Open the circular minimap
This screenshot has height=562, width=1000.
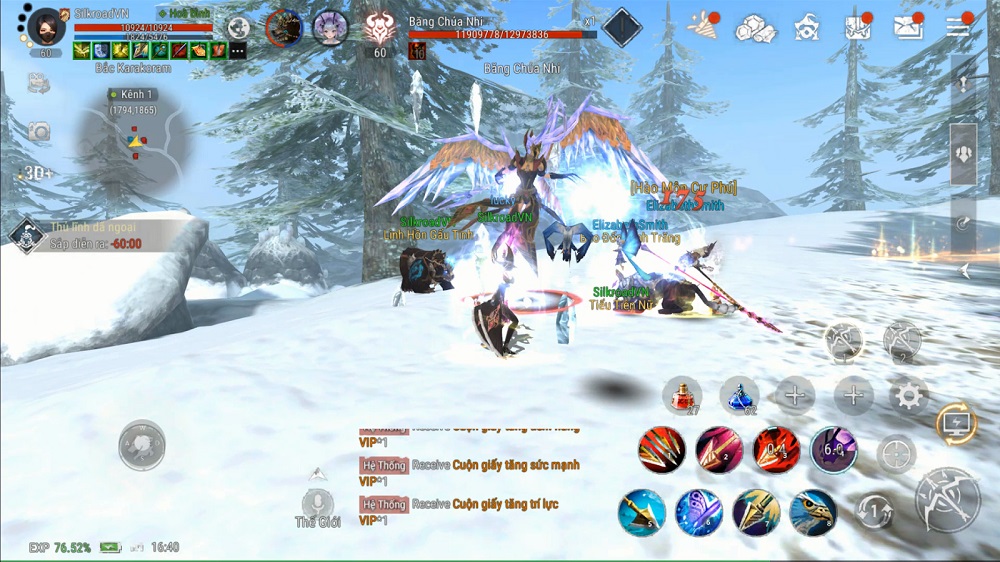[134, 147]
